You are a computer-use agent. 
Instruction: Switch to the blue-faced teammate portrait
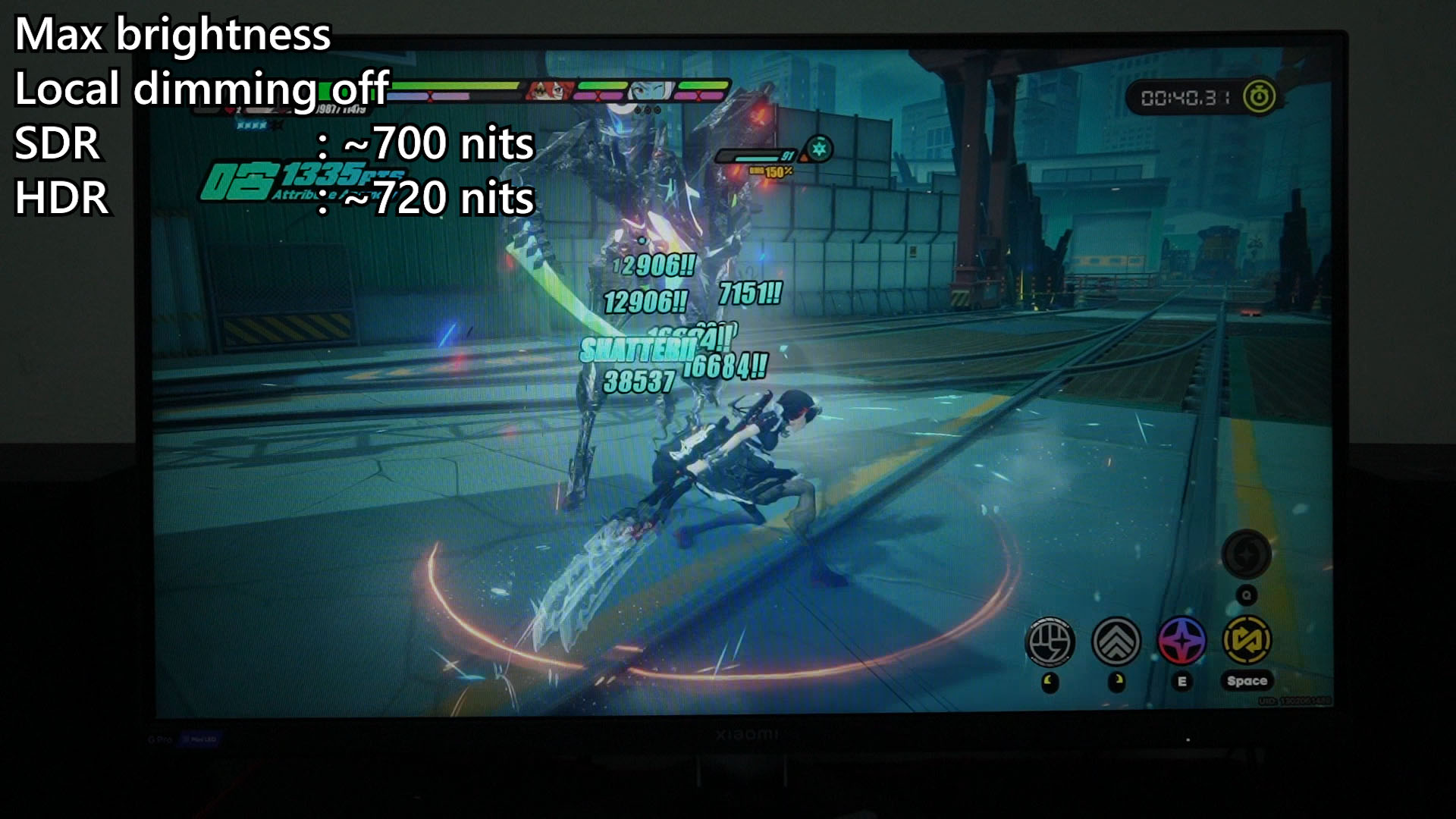click(x=649, y=91)
